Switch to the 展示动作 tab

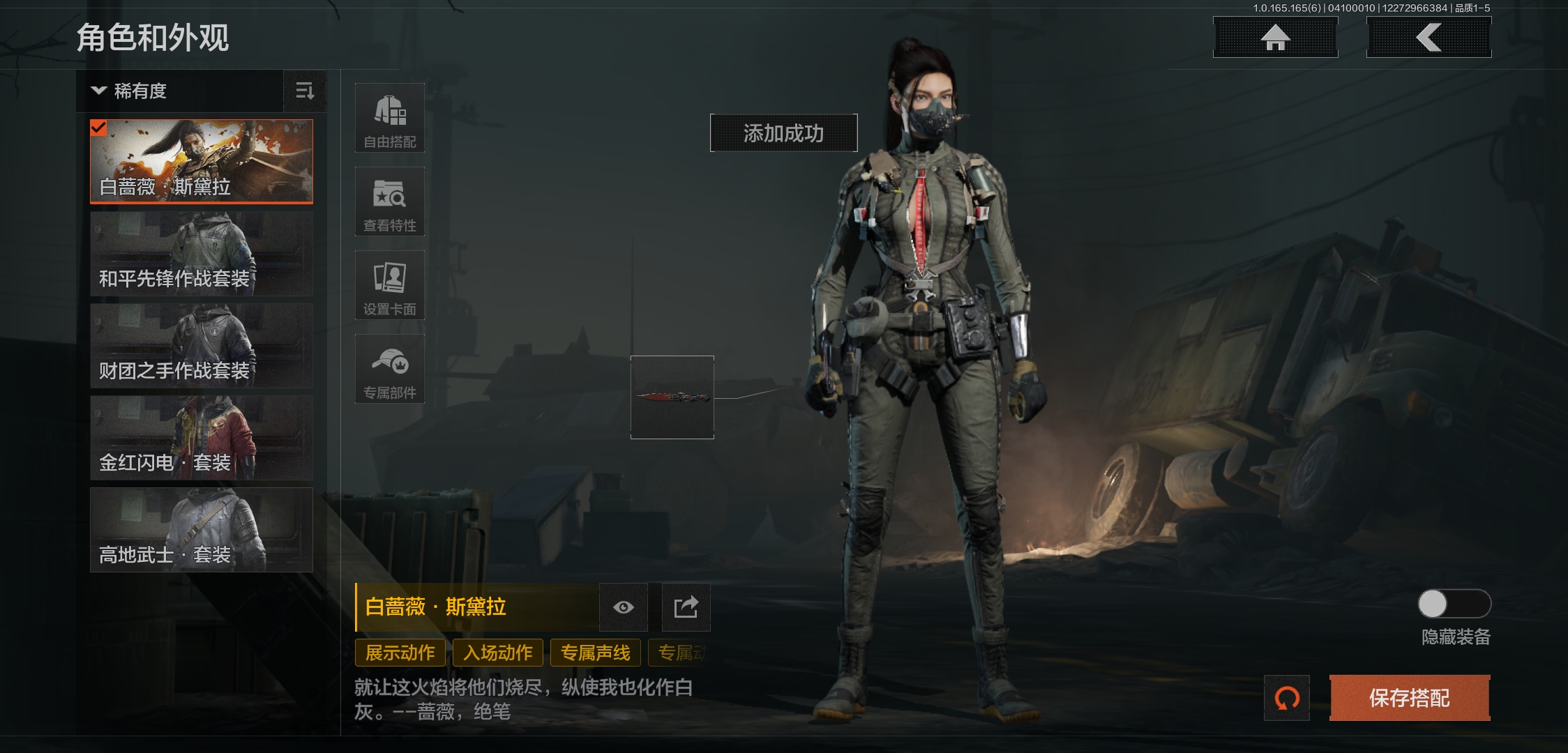pos(400,653)
